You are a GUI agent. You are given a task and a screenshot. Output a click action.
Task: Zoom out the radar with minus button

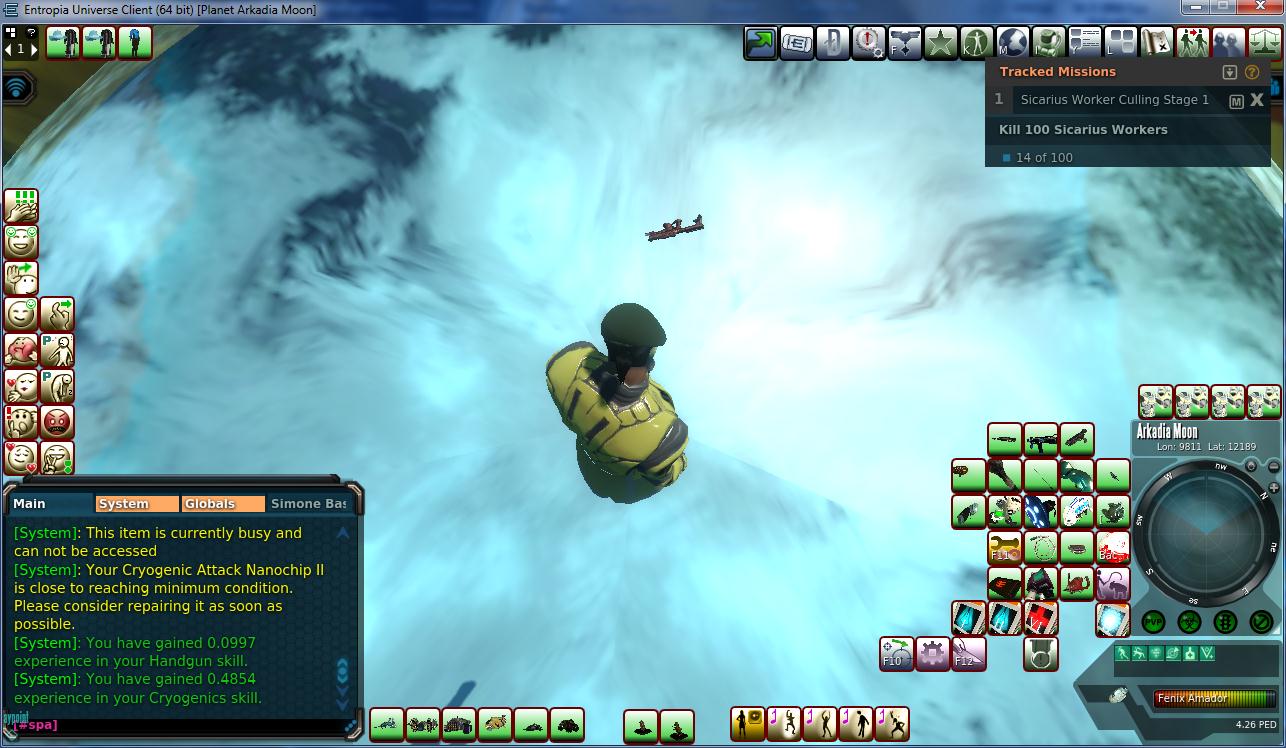[1273, 467]
